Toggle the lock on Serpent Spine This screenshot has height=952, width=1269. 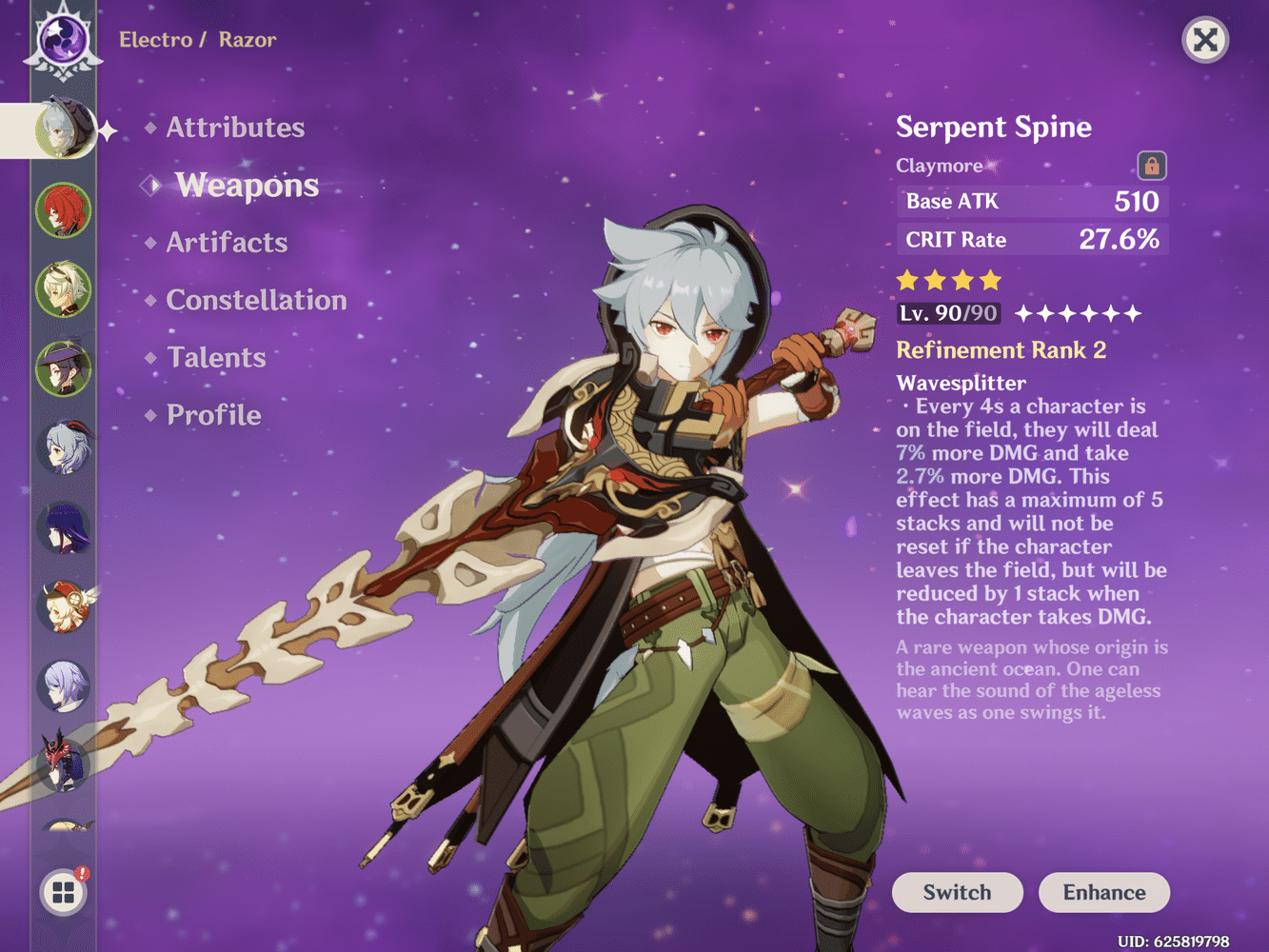pyautogui.click(x=1151, y=165)
